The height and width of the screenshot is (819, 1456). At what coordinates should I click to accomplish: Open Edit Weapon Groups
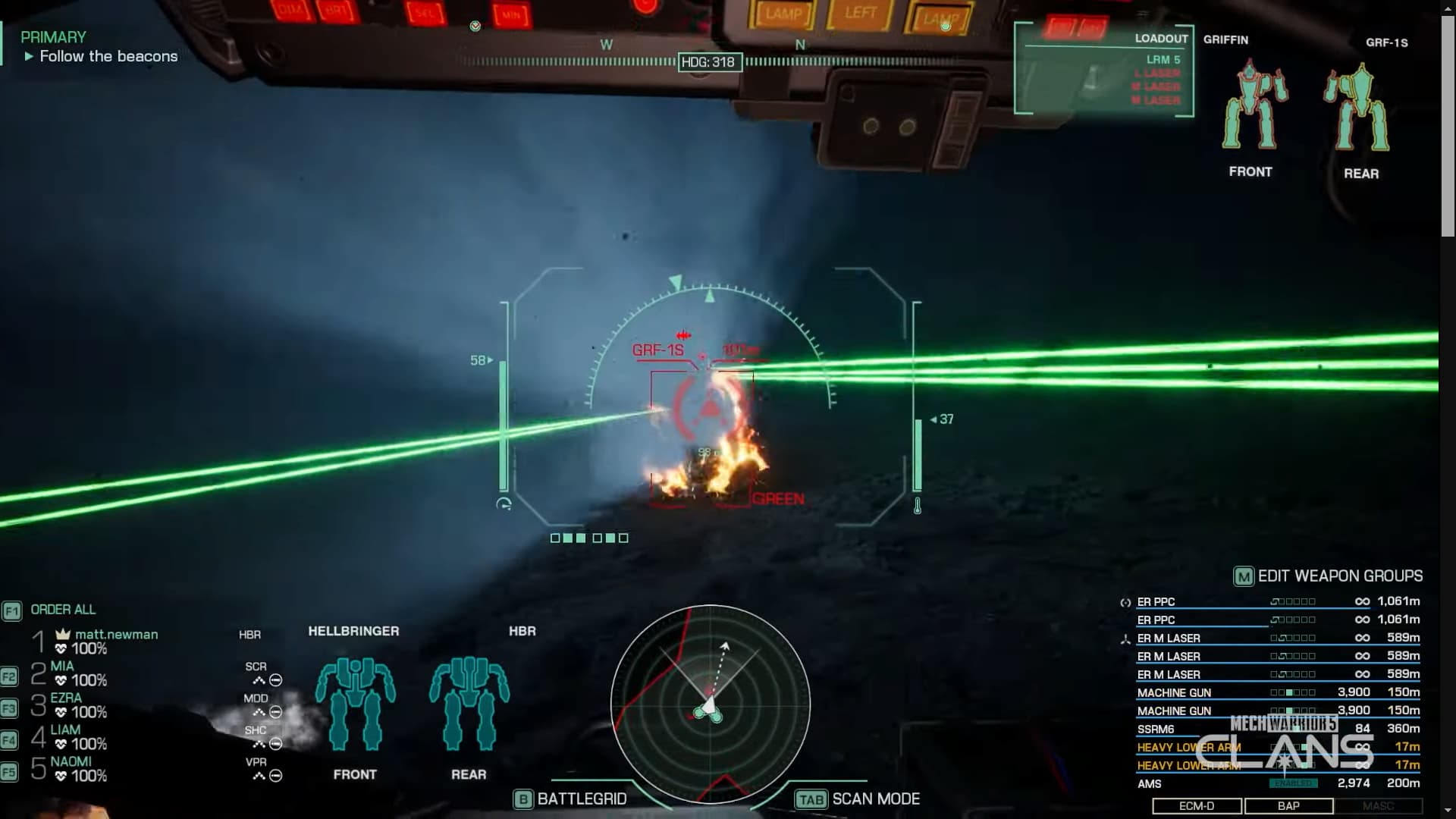click(x=1328, y=576)
